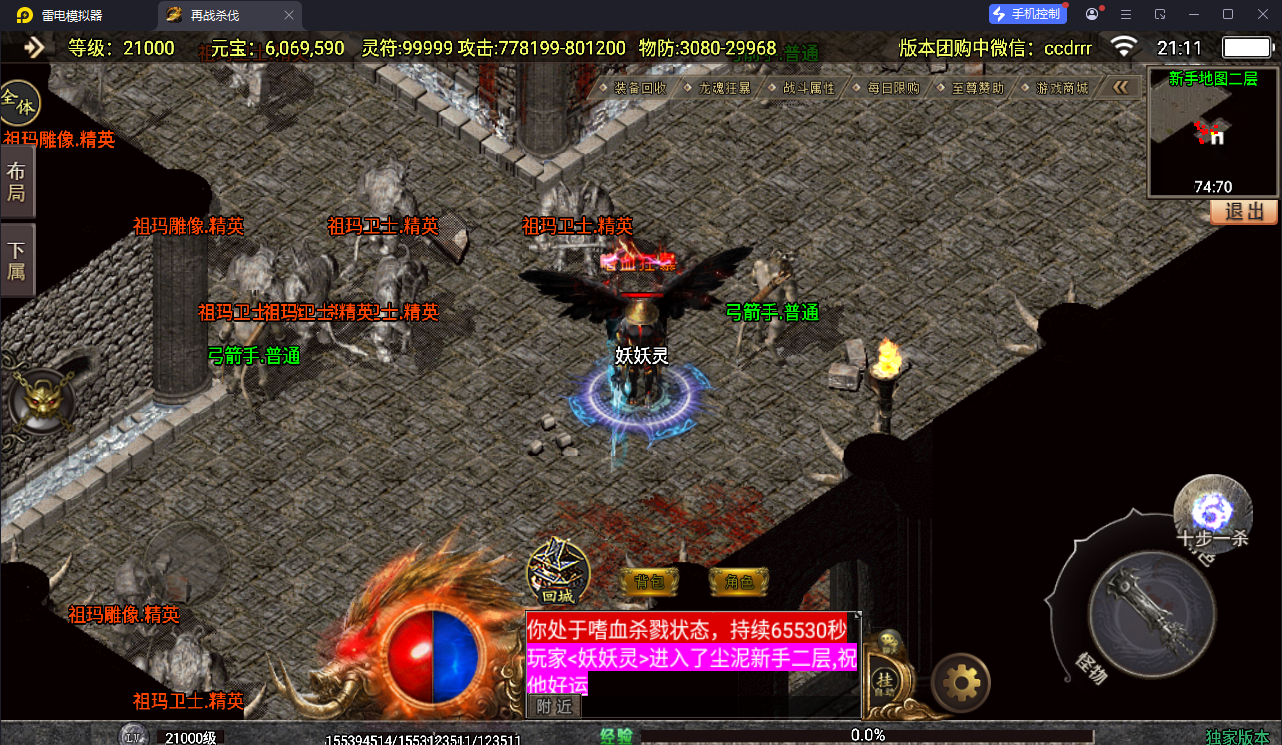This screenshot has width=1282, height=745.
Task: Switch chat to the 附近 nearby channel
Action: (x=554, y=706)
